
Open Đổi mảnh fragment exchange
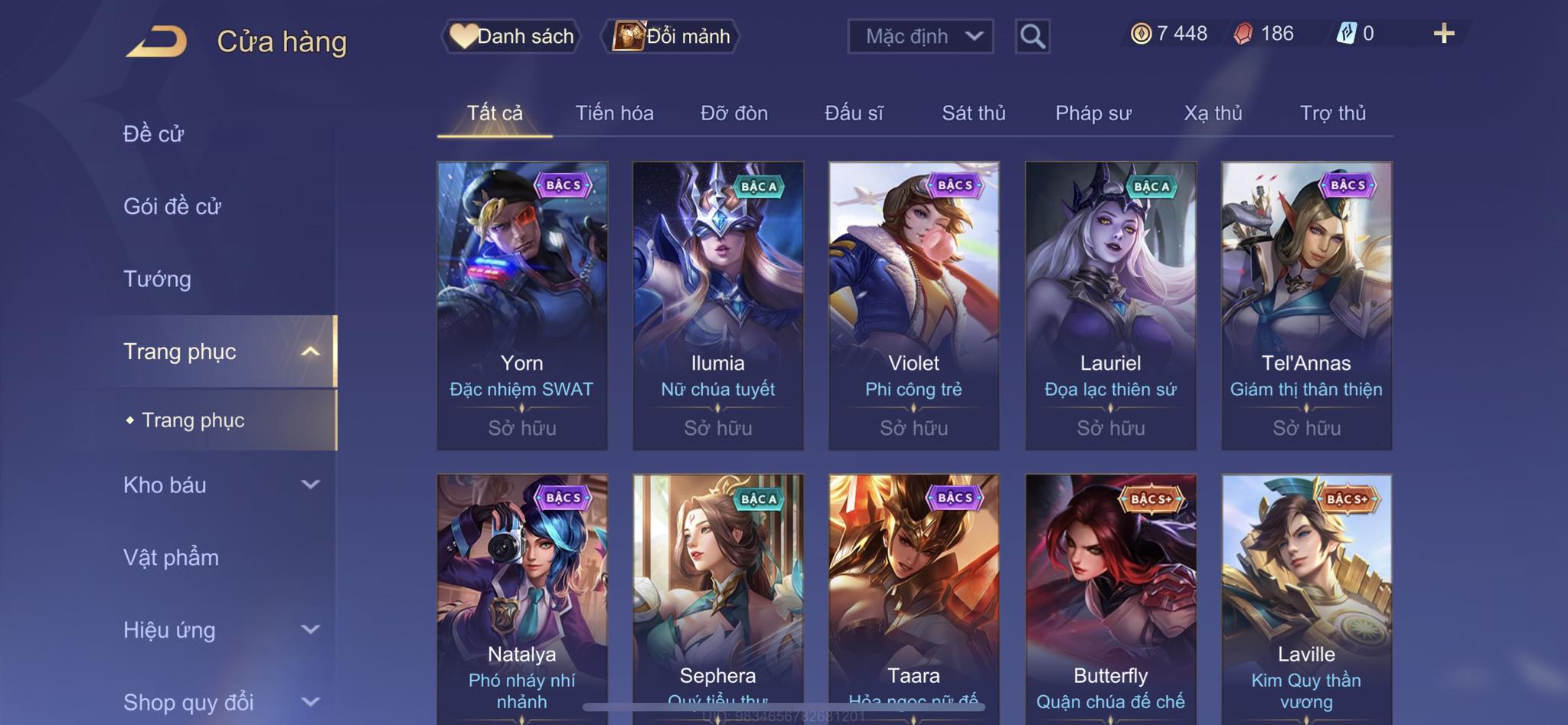pos(671,36)
